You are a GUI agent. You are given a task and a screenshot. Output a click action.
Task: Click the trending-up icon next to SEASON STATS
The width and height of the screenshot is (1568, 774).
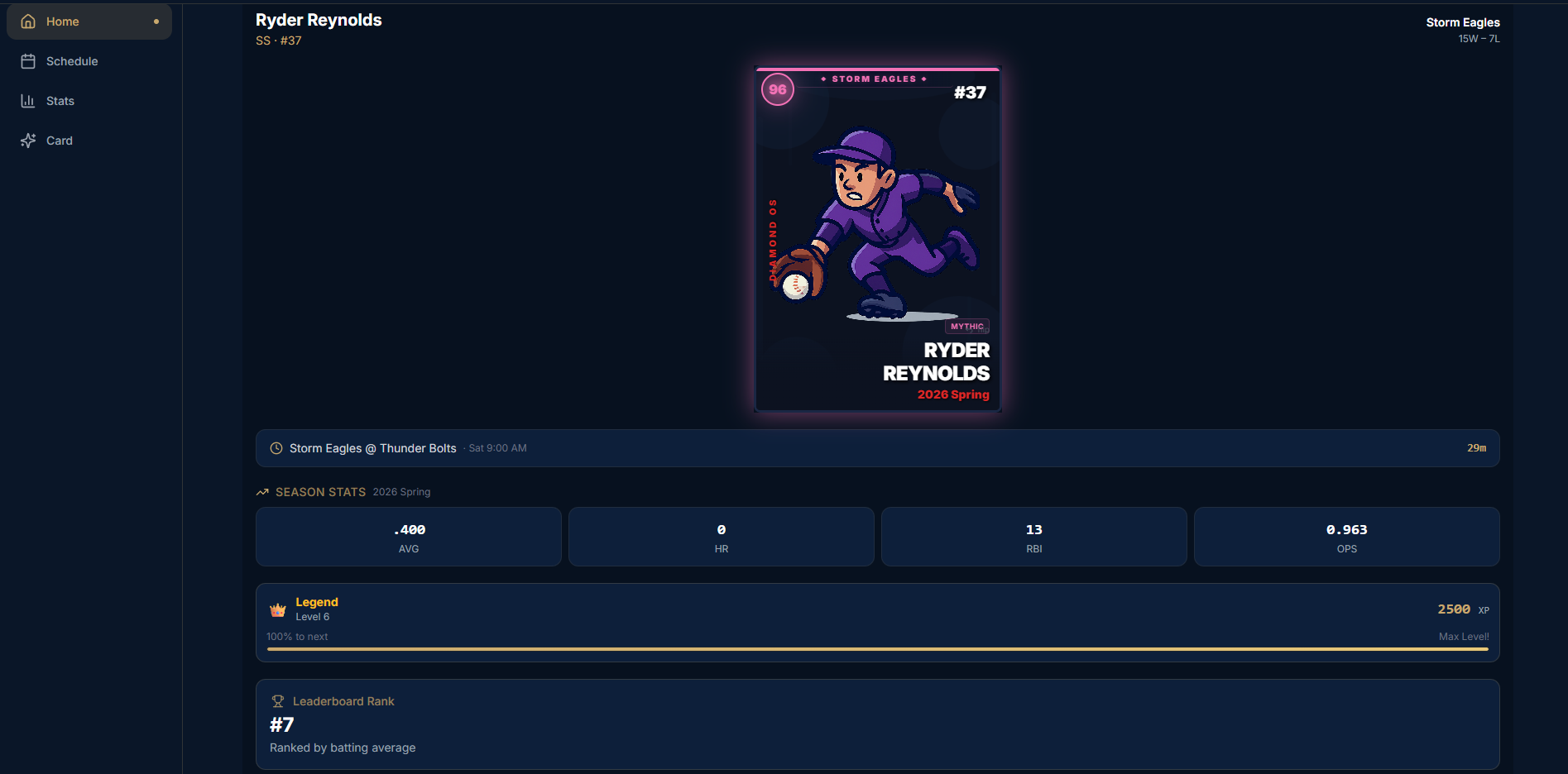261,491
